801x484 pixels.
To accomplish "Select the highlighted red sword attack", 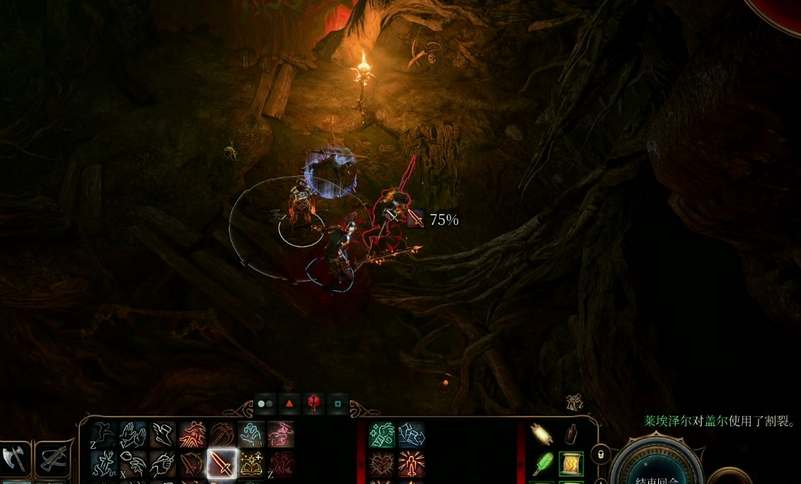I will tap(221, 462).
